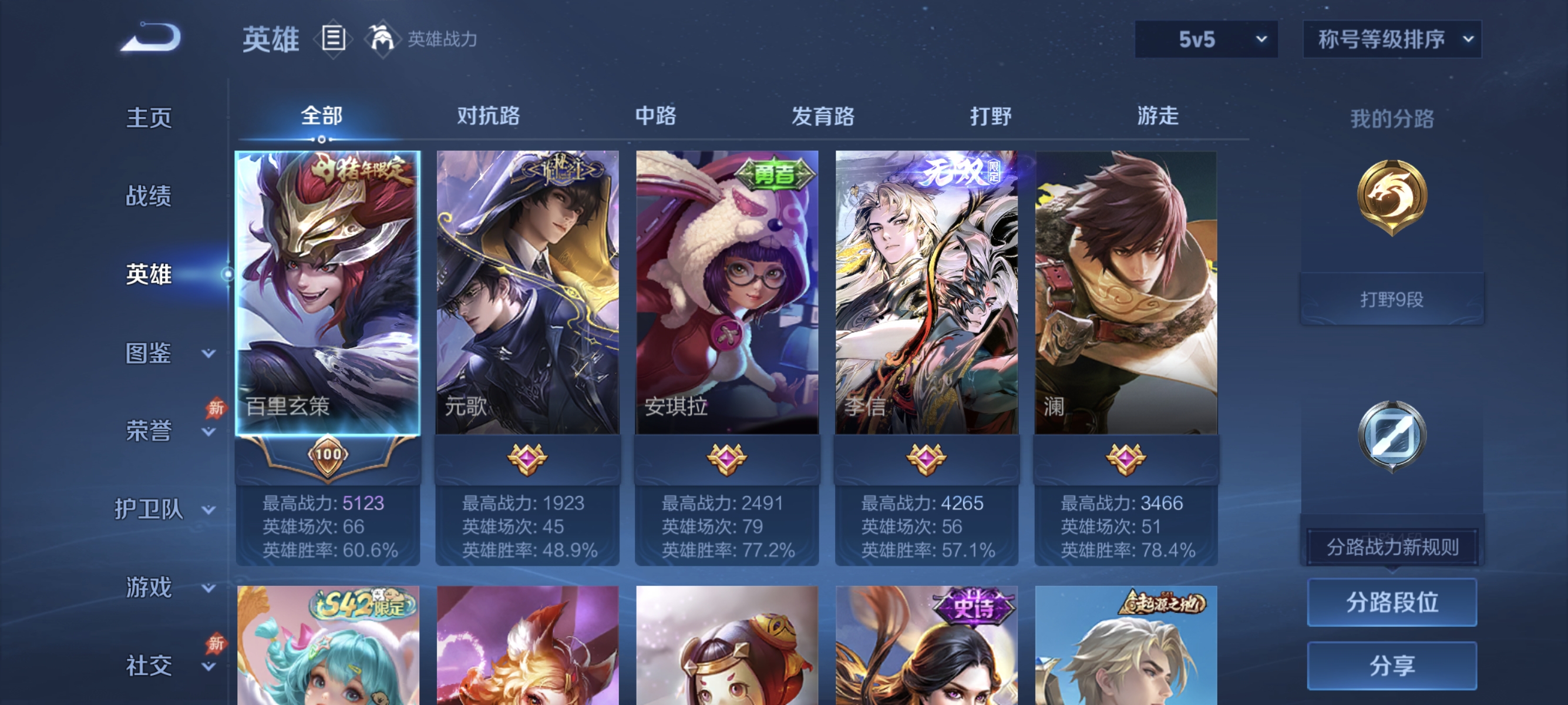Open the 称号等级排序 sorting dropdown
The width and height of the screenshot is (1568, 705).
point(1392,38)
